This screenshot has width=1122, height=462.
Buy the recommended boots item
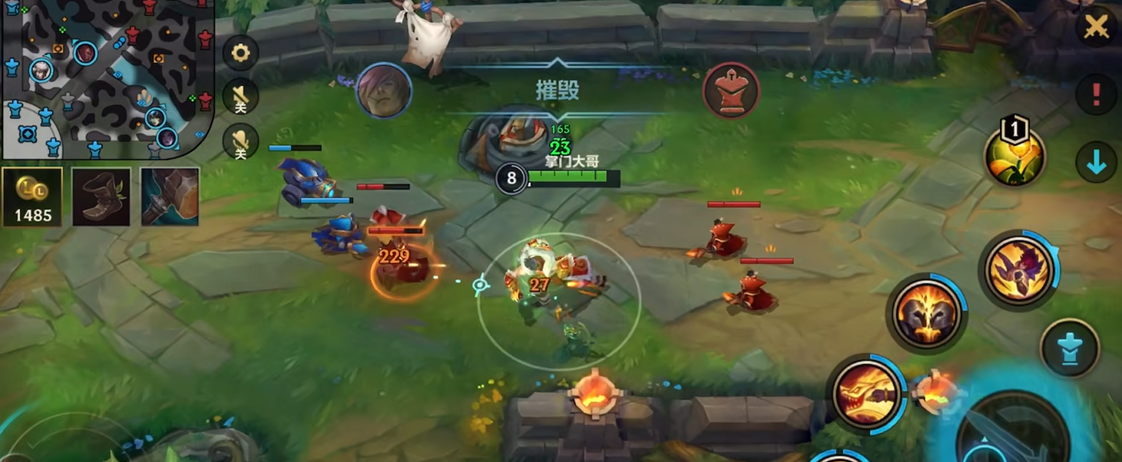[x=101, y=196]
